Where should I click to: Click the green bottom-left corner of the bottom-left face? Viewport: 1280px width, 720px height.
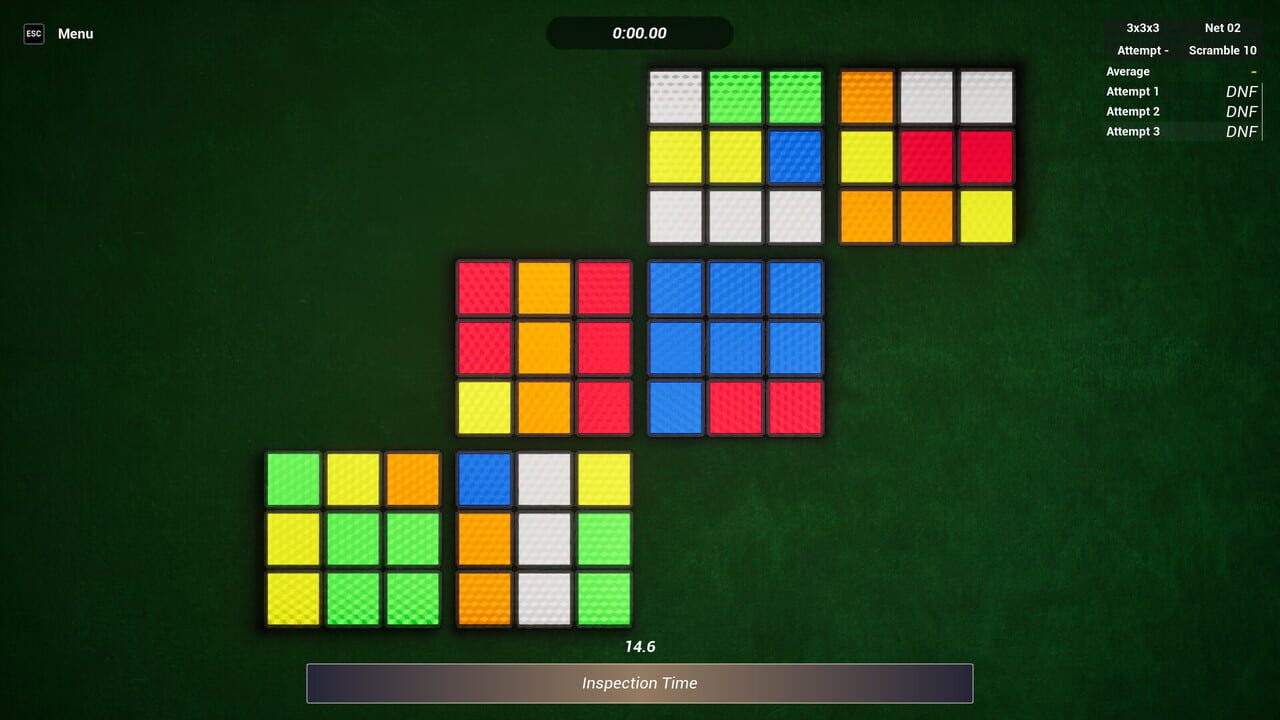pos(293,599)
